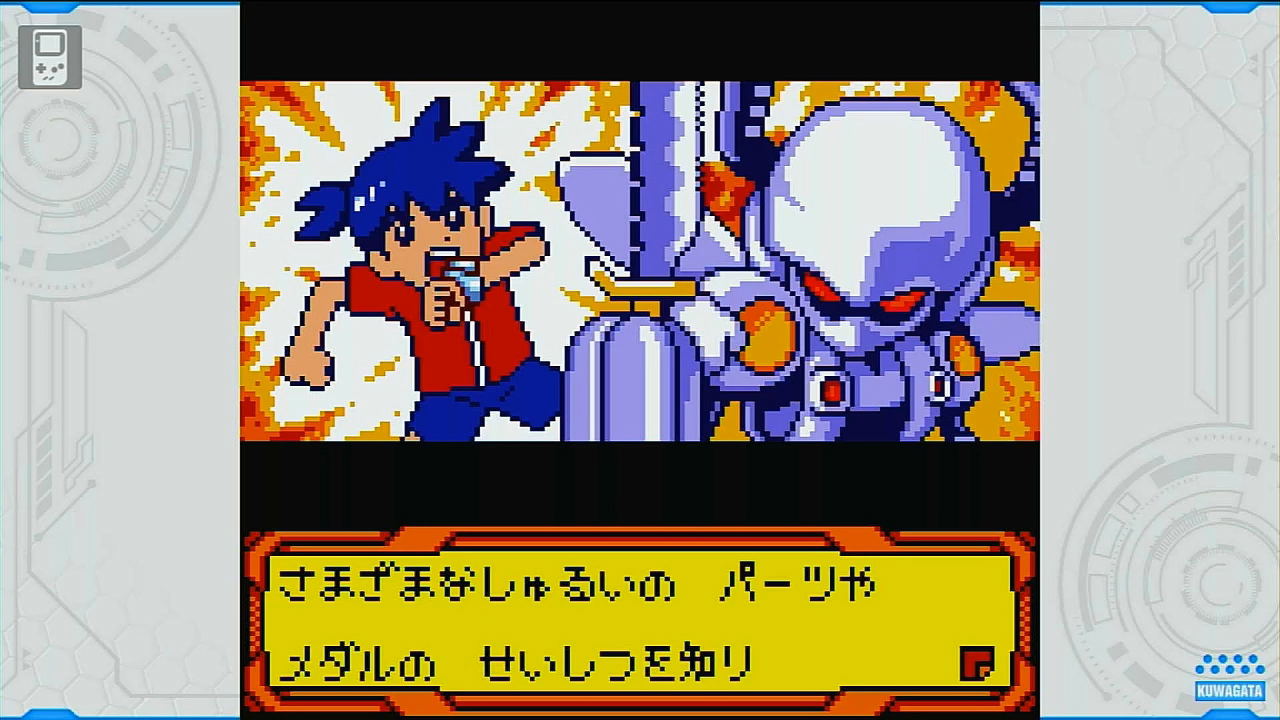Click the black bar above the game scene
Image resolution: width=1280 pixels, height=720 pixels.
(640, 40)
